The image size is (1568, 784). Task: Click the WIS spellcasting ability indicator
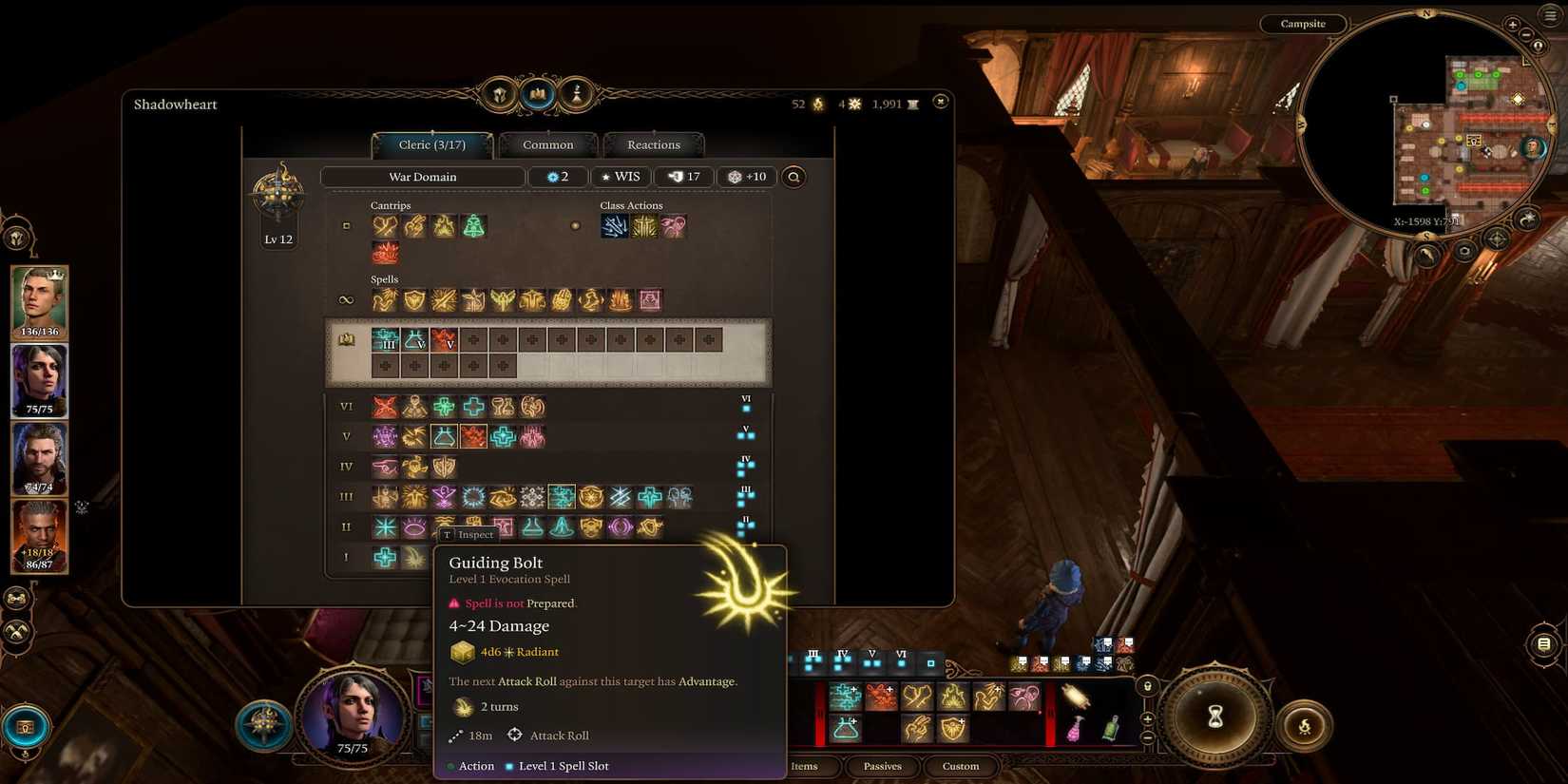[621, 177]
